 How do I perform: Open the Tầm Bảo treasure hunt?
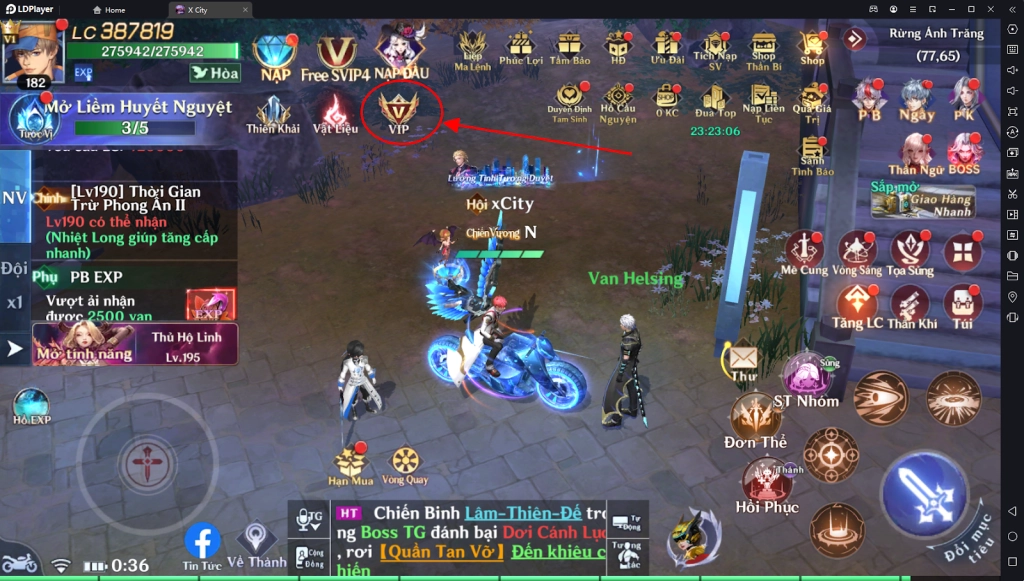570,46
